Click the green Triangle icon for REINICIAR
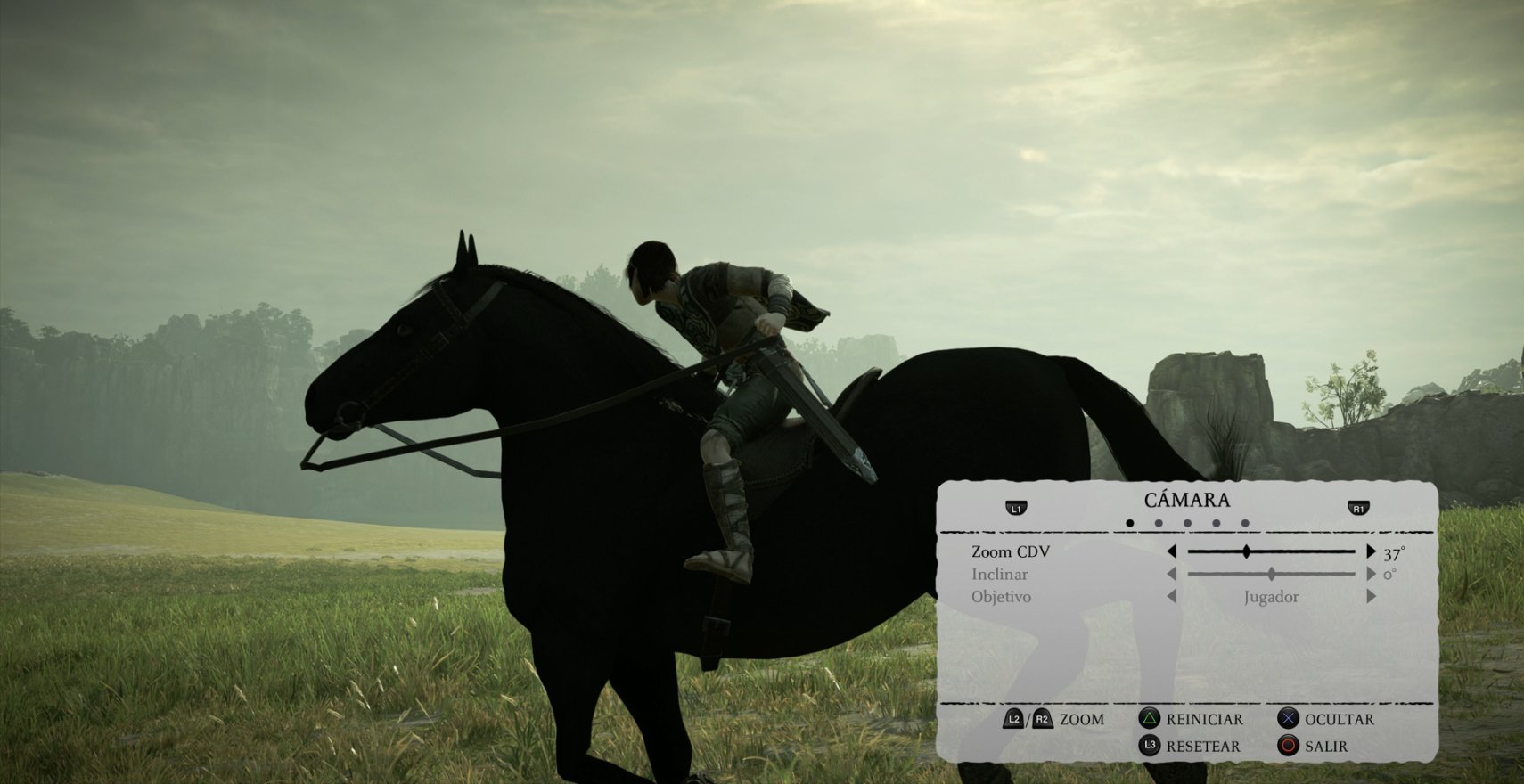The height and width of the screenshot is (784, 1524). coord(1151,718)
